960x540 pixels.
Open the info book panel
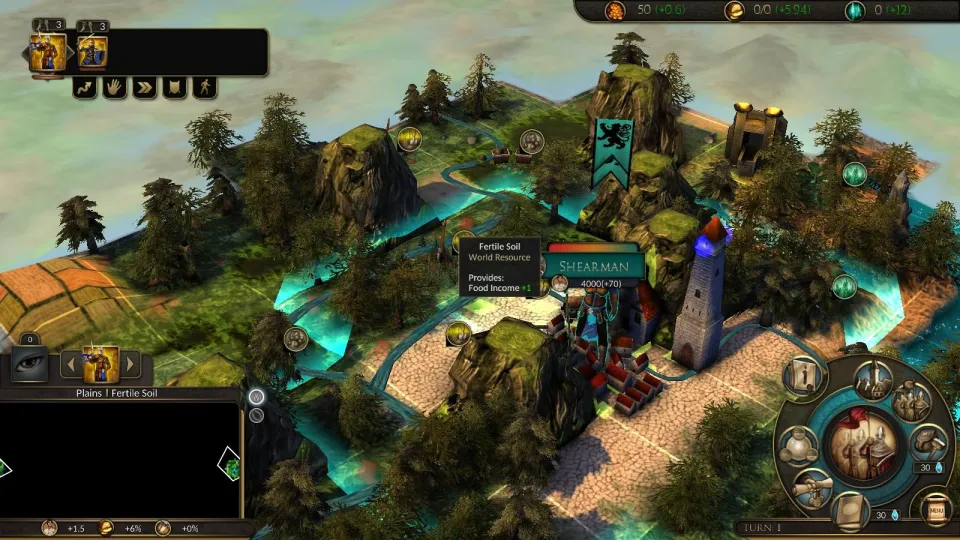803,377
